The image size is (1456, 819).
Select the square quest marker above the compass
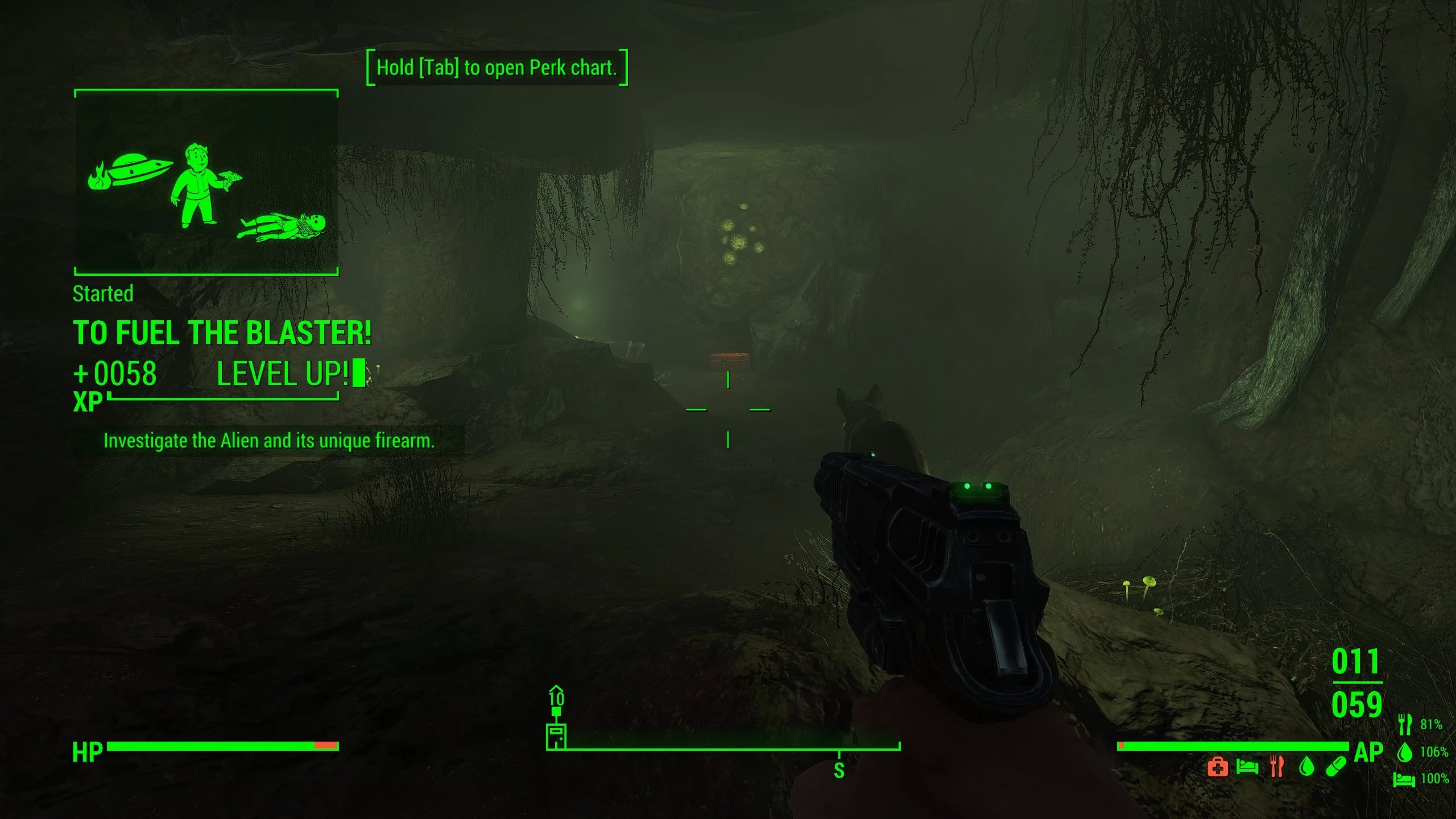556,711
